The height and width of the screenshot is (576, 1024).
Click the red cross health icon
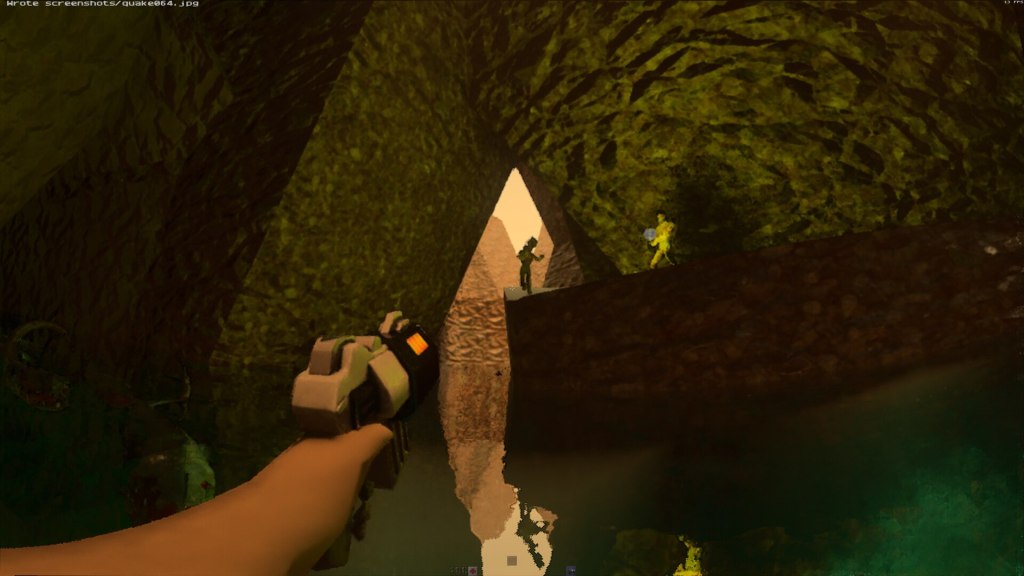[472, 570]
